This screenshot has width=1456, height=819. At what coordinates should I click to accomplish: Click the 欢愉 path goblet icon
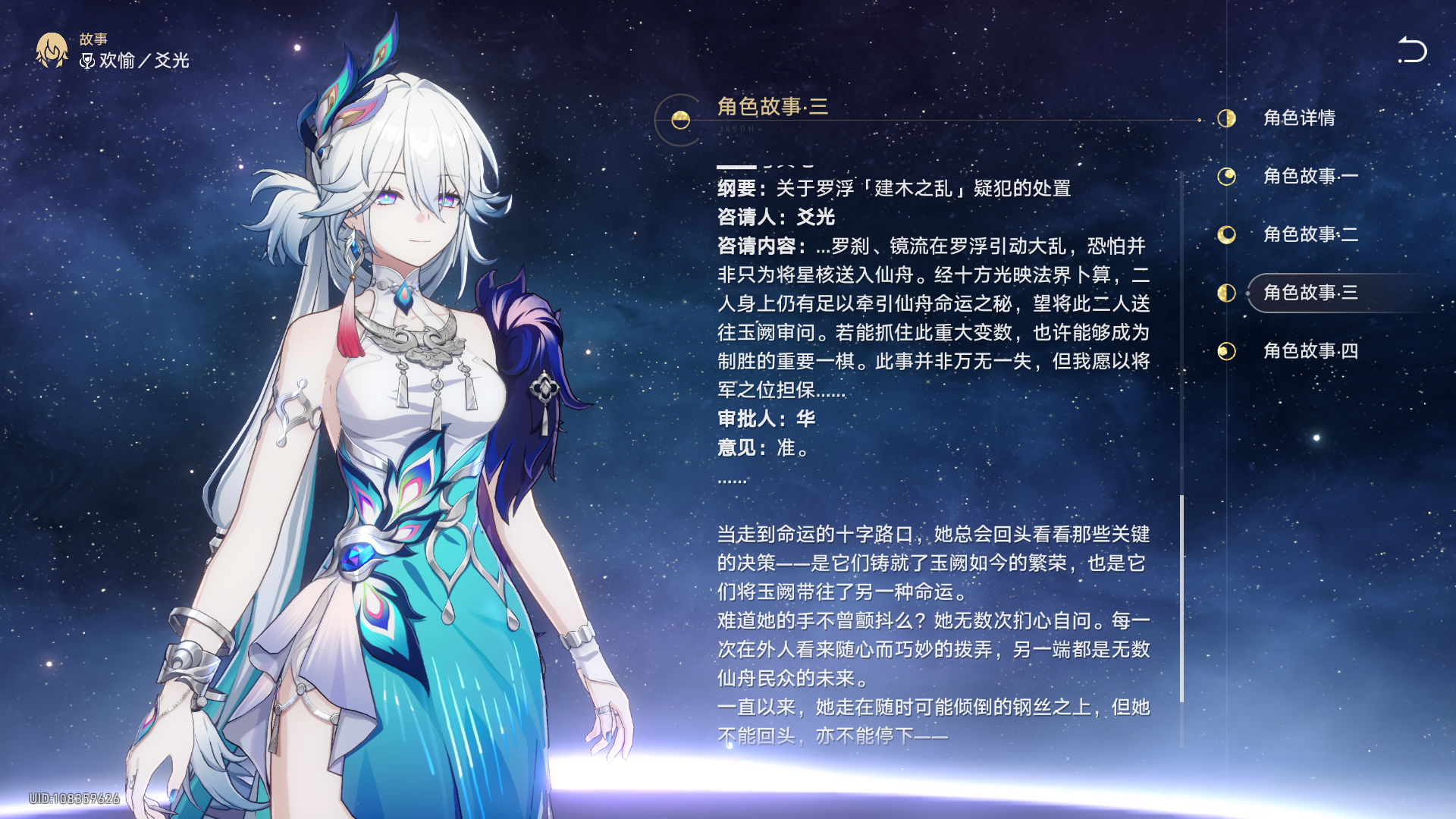[86, 61]
